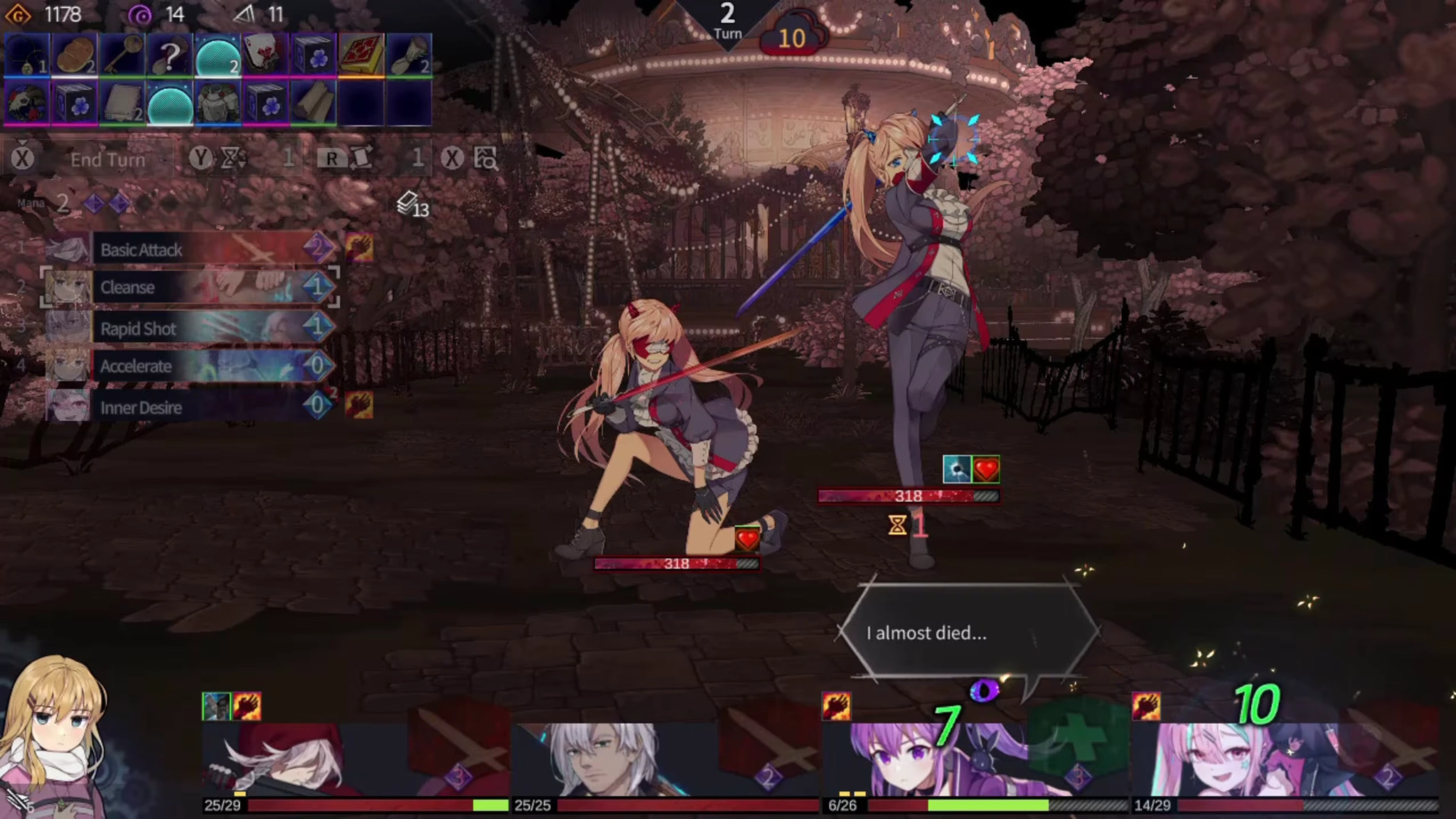Trigger the Inner Desire skill
The height and width of the screenshot is (819, 1456).
point(199,407)
